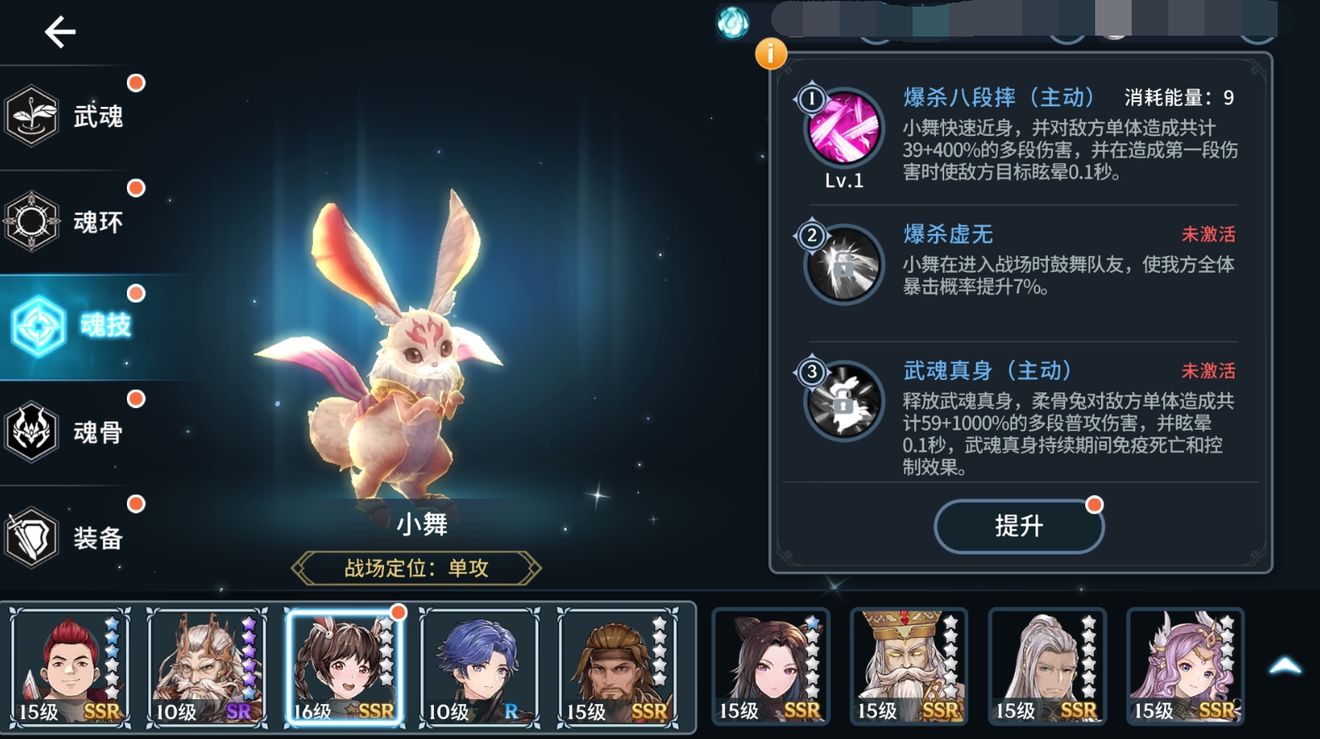Open the 魂骨 panel

coord(33,432)
